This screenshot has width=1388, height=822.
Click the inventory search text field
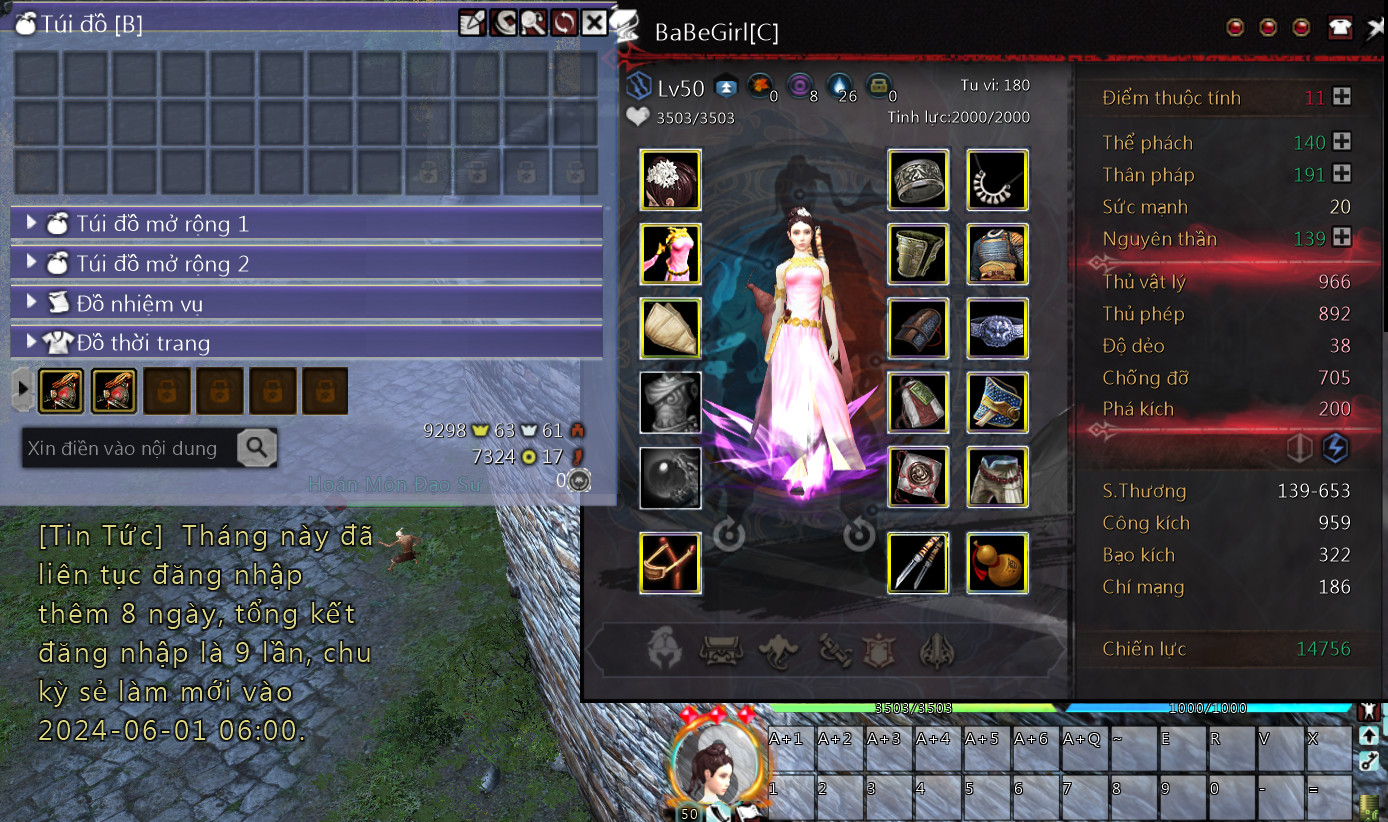(x=129, y=448)
